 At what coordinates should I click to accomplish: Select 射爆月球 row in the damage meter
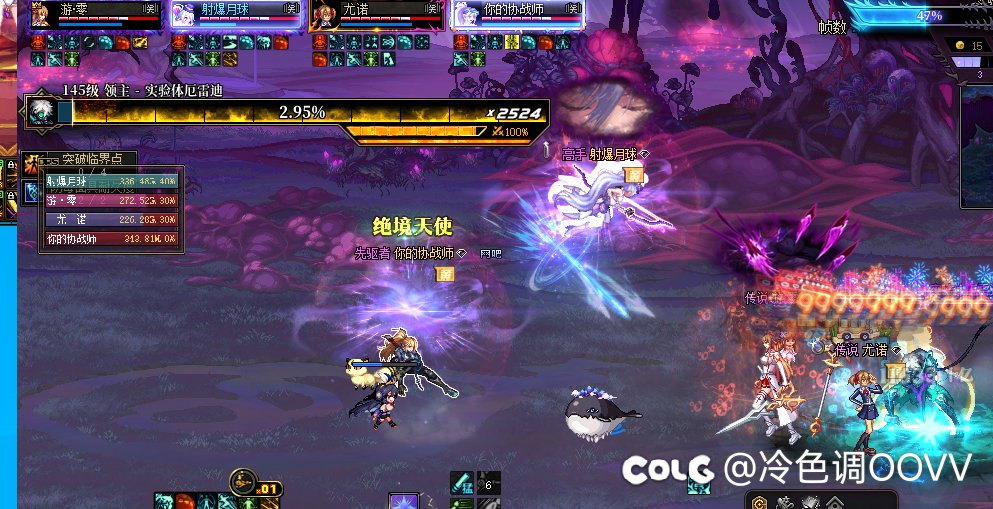[x=110, y=181]
